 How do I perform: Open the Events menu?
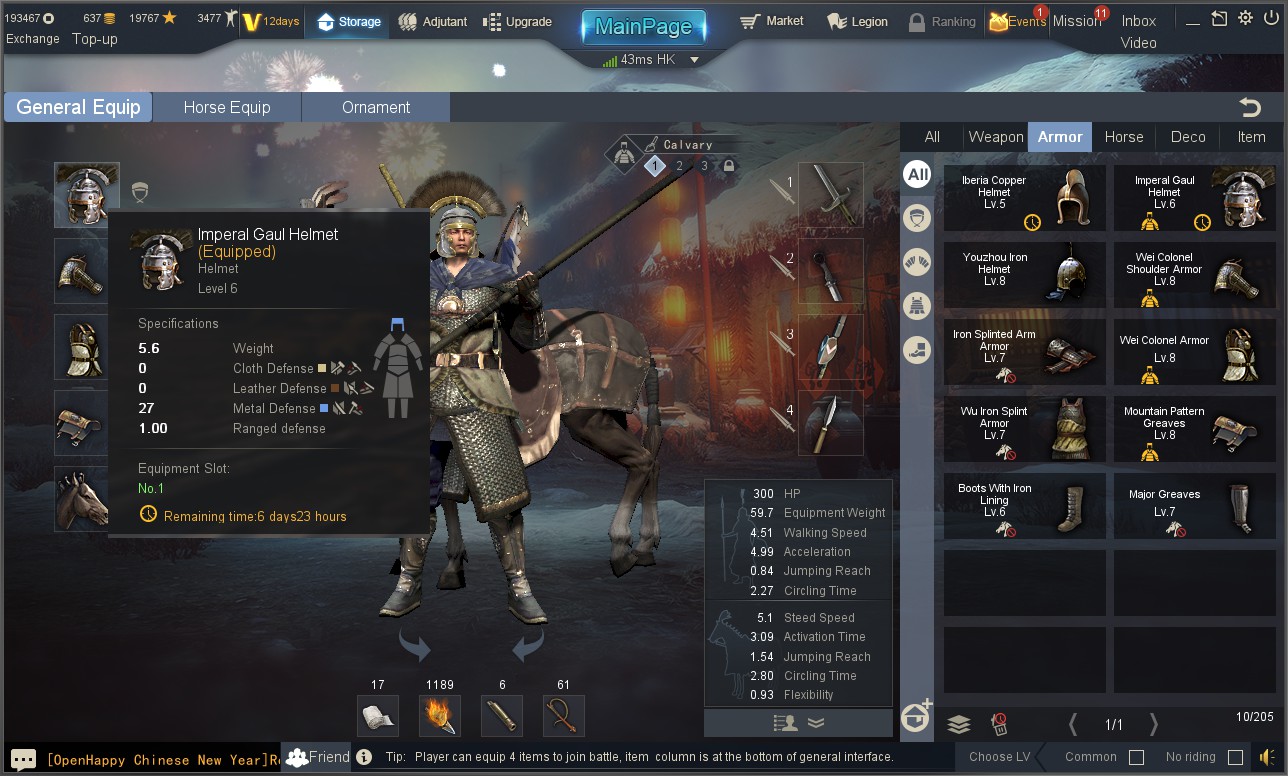tap(1017, 22)
